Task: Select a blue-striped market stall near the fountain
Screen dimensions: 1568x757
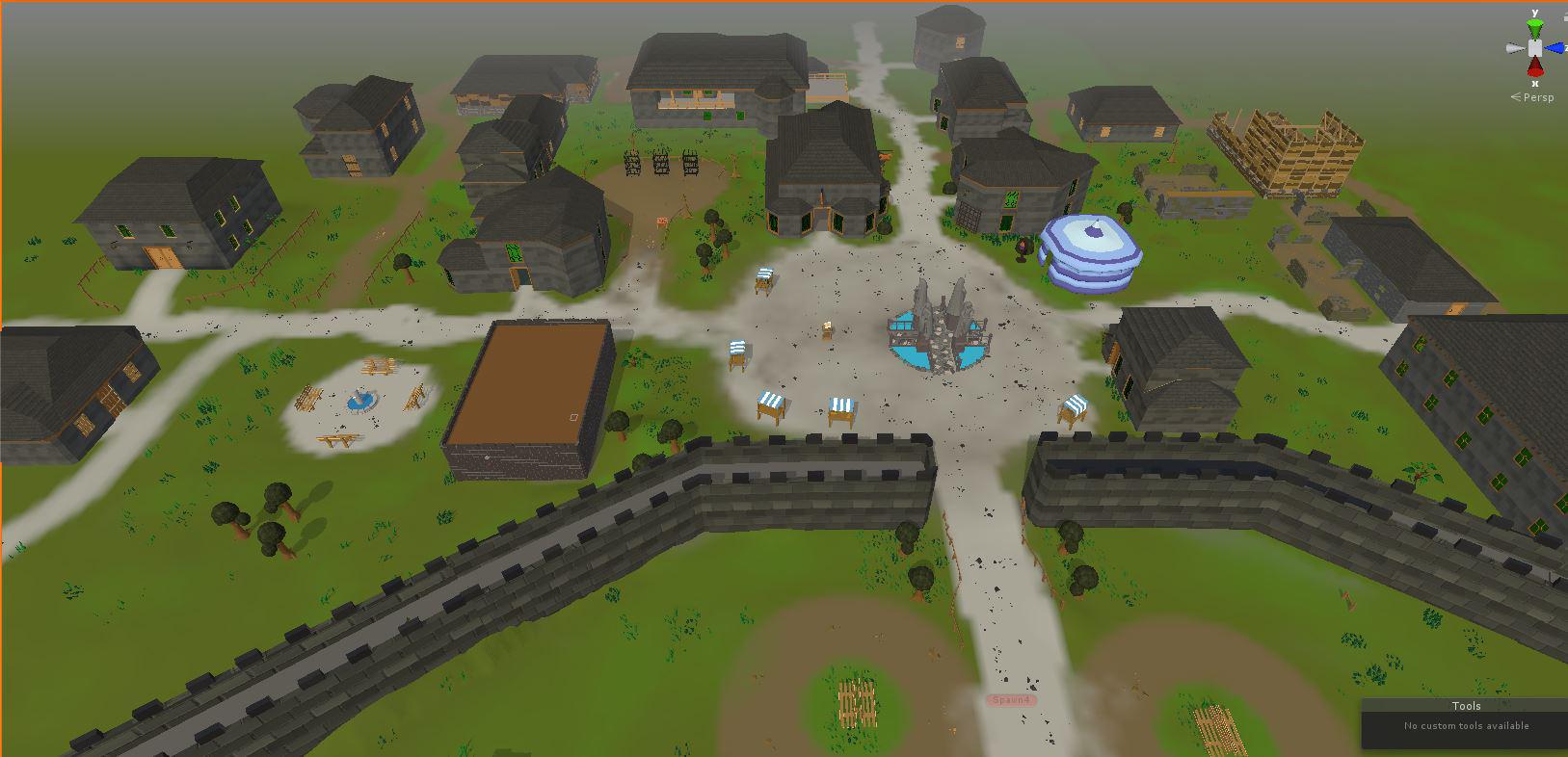Action: [770, 405]
